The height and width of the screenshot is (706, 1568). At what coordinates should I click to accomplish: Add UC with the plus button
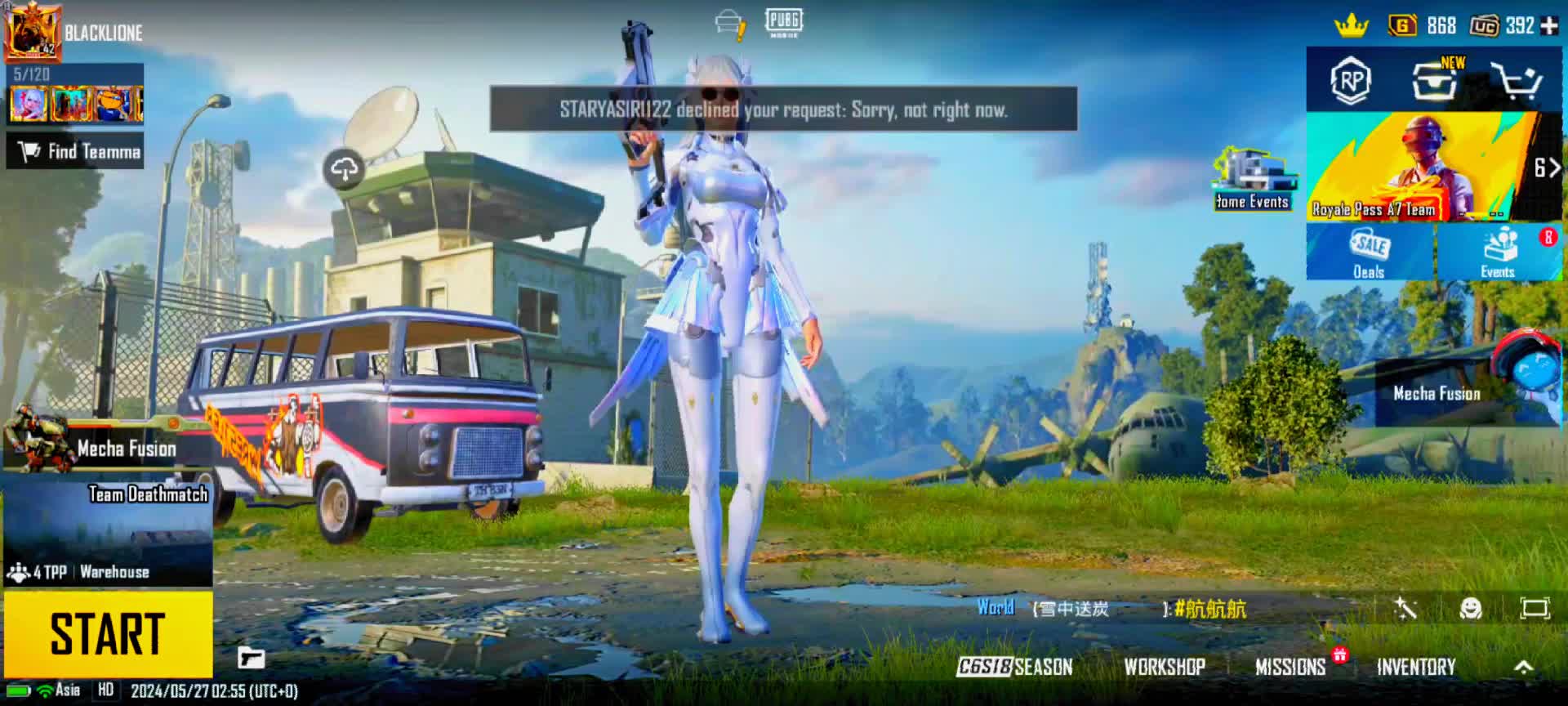pyautogui.click(x=1549, y=26)
